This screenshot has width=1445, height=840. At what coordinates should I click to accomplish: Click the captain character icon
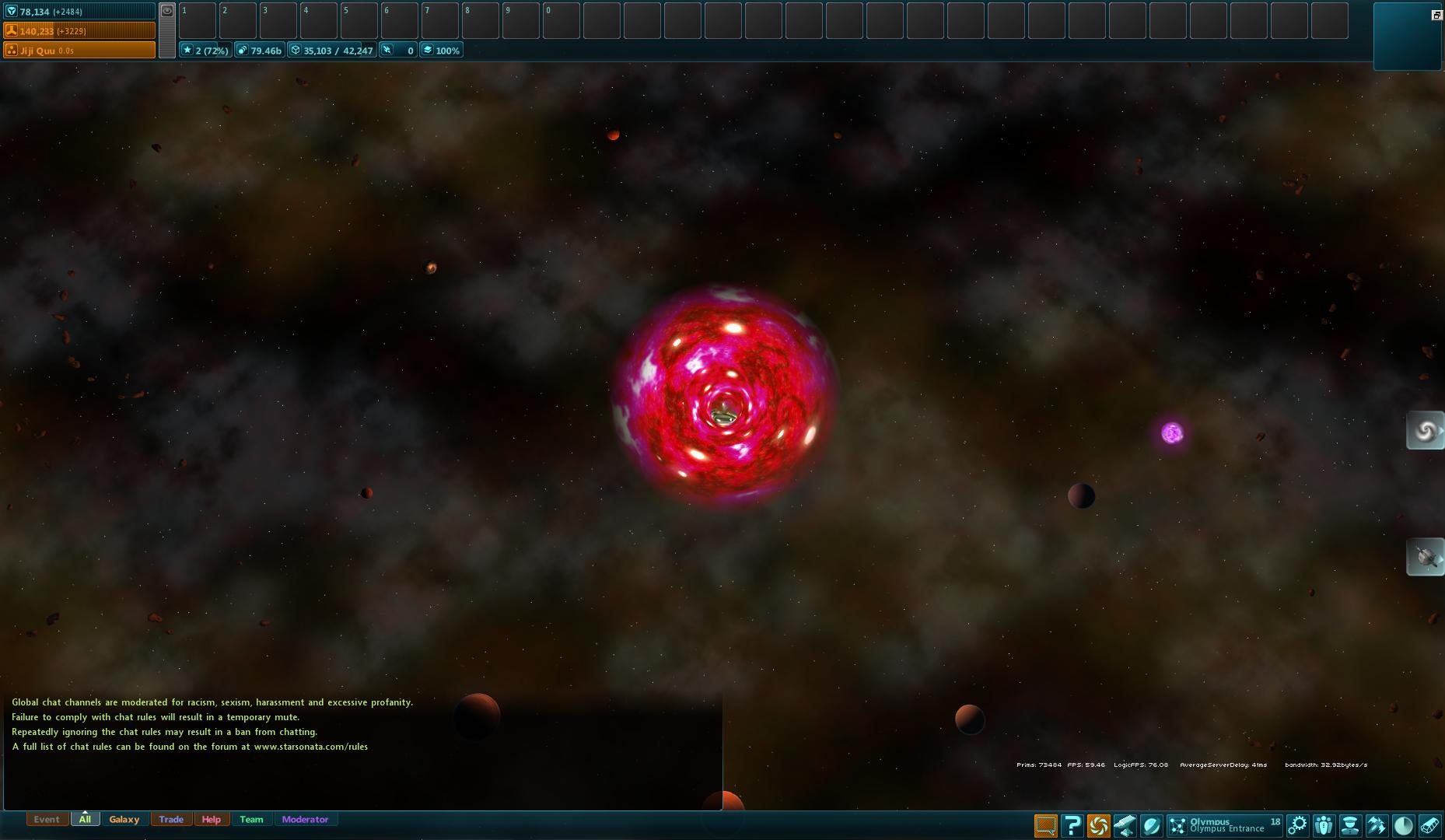tap(1351, 824)
